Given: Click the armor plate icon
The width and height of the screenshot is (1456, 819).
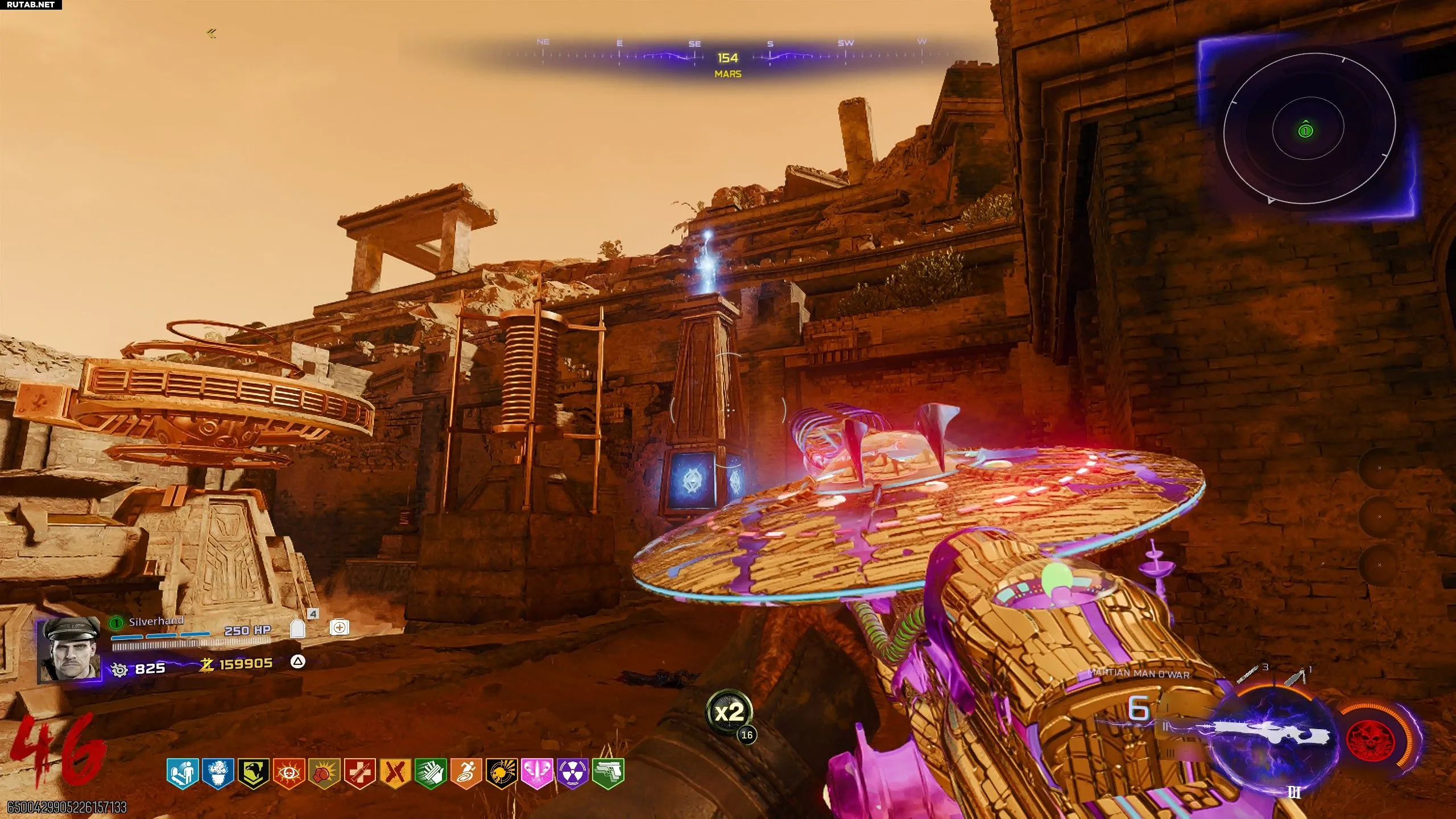Looking at the screenshot, I should click(x=297, y=628).
